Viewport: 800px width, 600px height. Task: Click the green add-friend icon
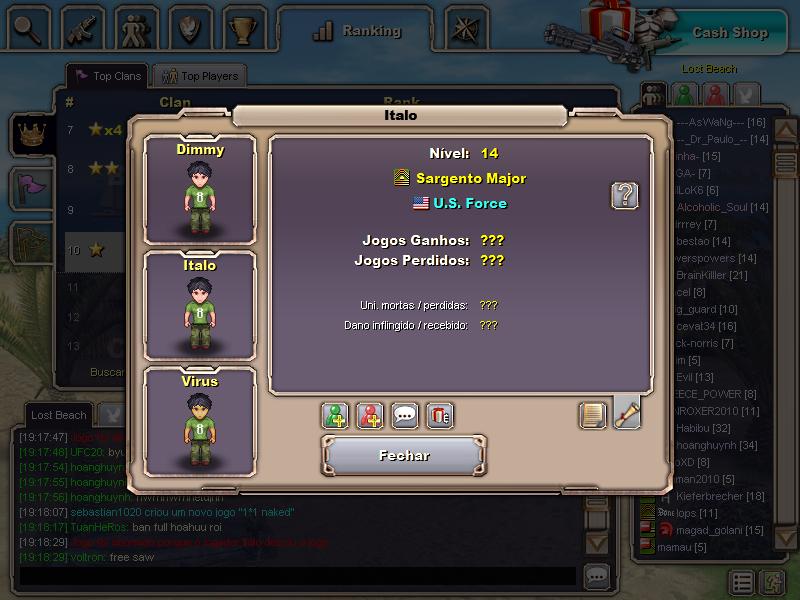[336, 415]
